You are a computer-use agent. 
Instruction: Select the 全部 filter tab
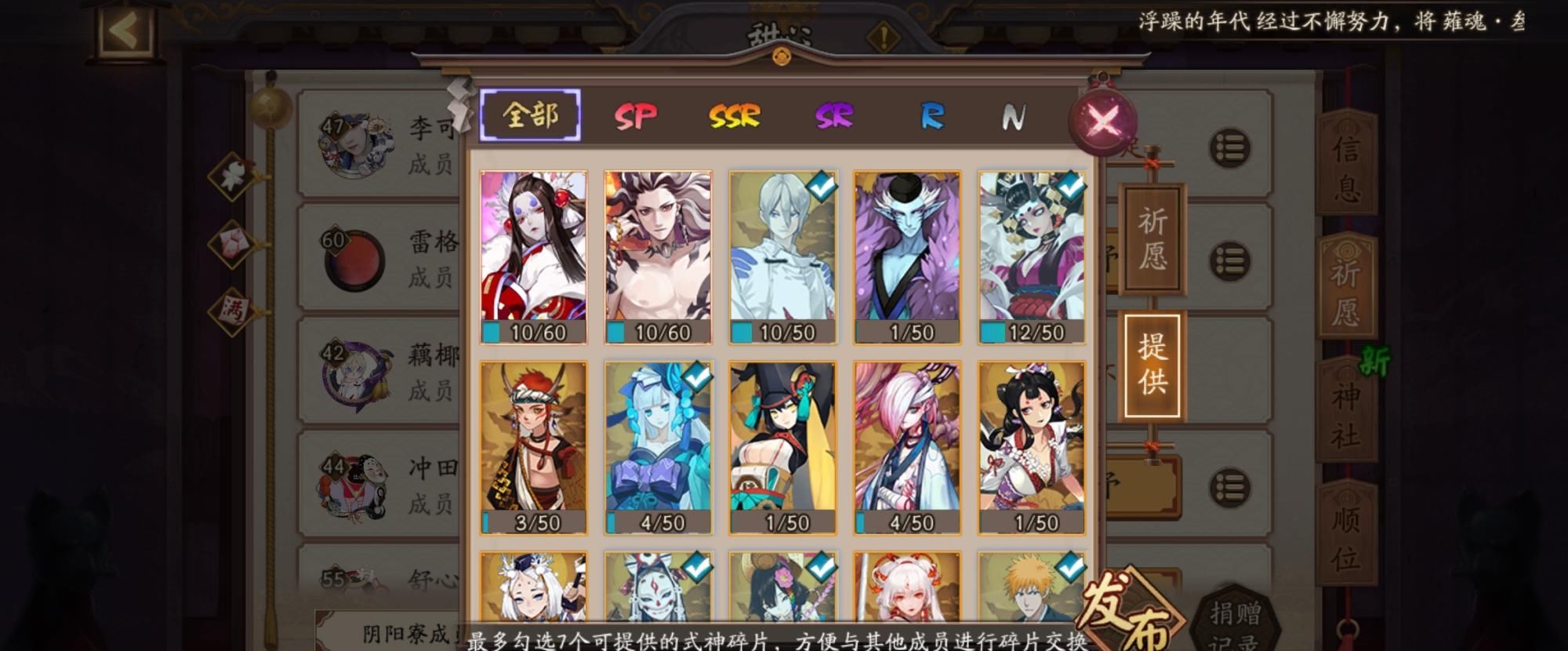point(530,115)
